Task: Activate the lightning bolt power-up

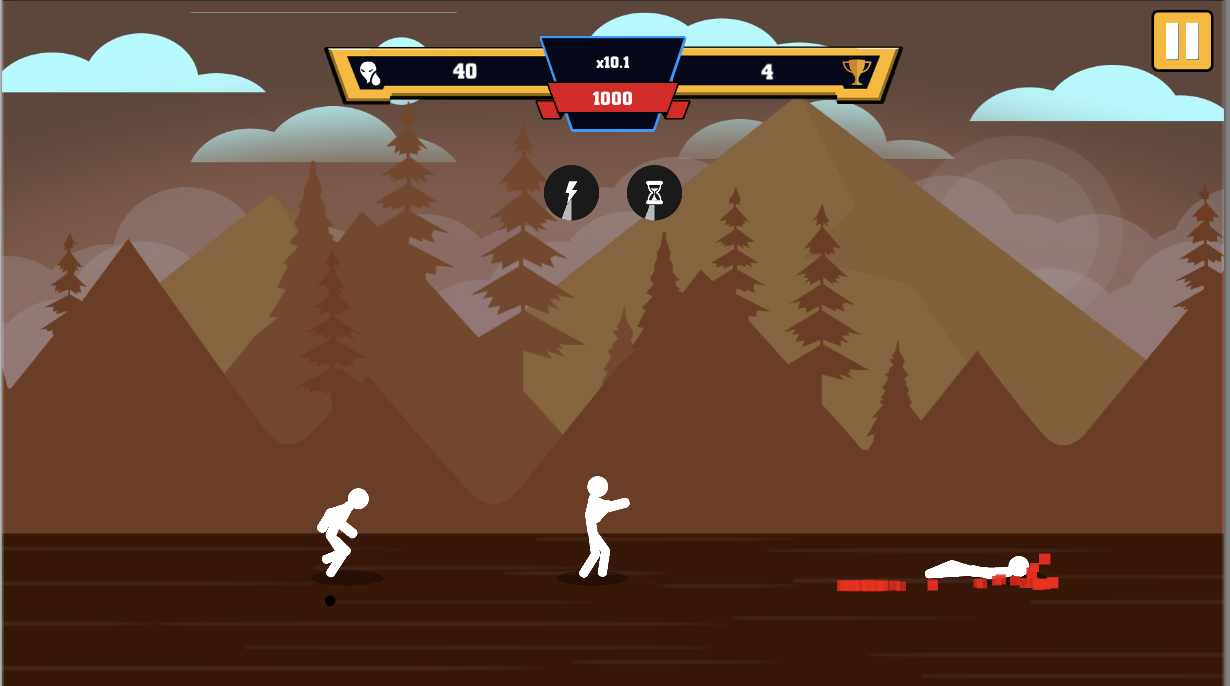Action: click(x=571, y=193)
